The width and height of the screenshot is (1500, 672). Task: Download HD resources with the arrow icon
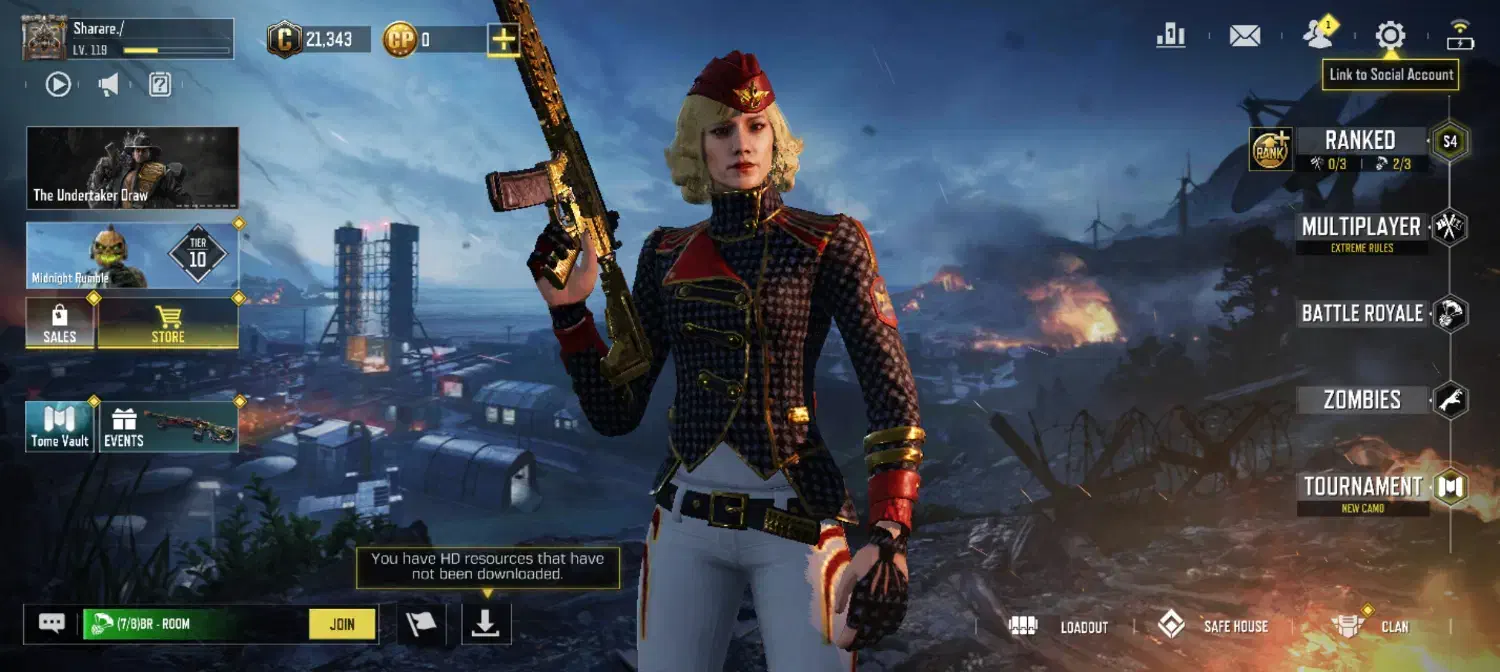(486, 624)
